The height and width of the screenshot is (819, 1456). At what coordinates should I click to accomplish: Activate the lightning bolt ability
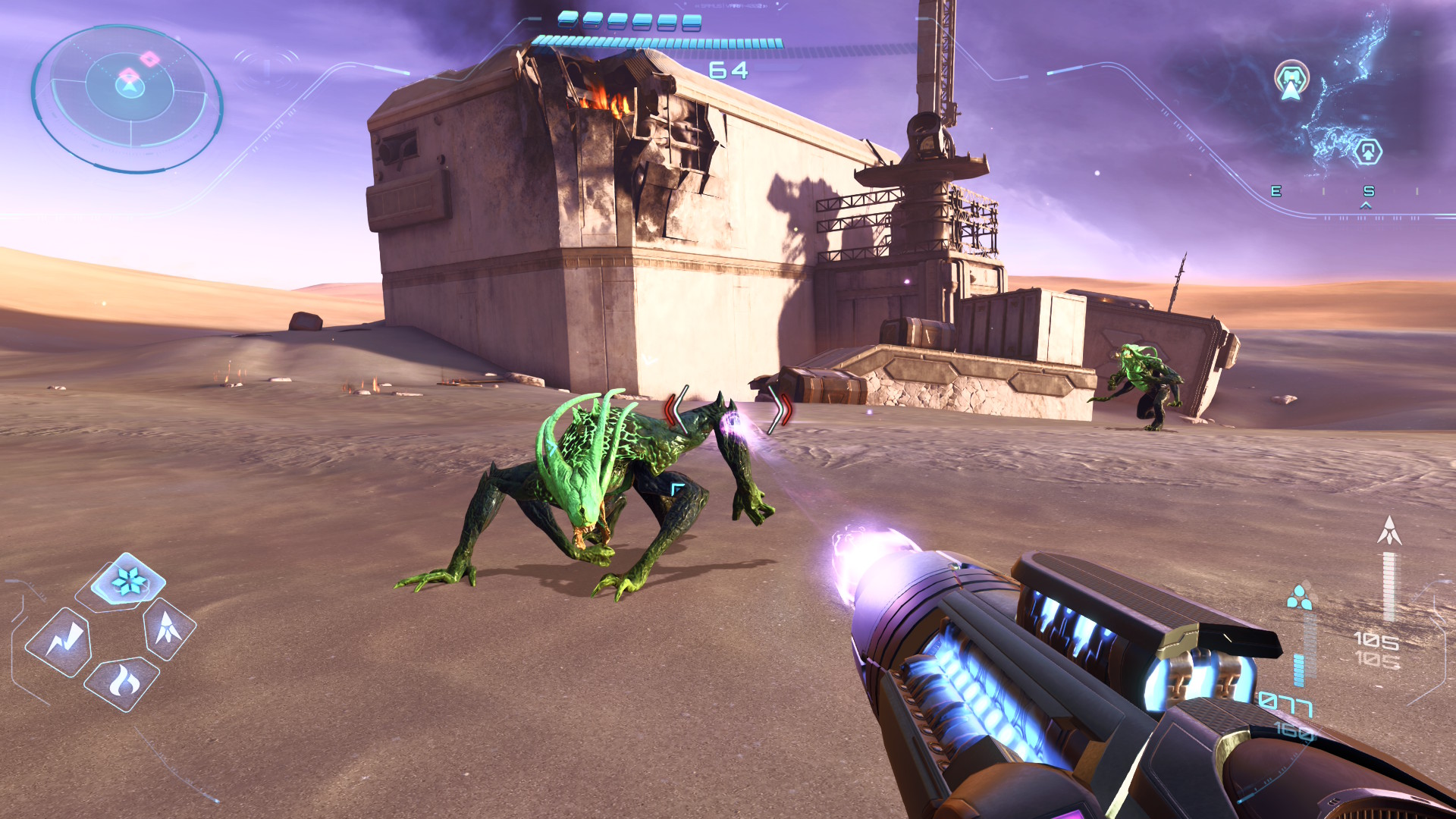point(61,642)
